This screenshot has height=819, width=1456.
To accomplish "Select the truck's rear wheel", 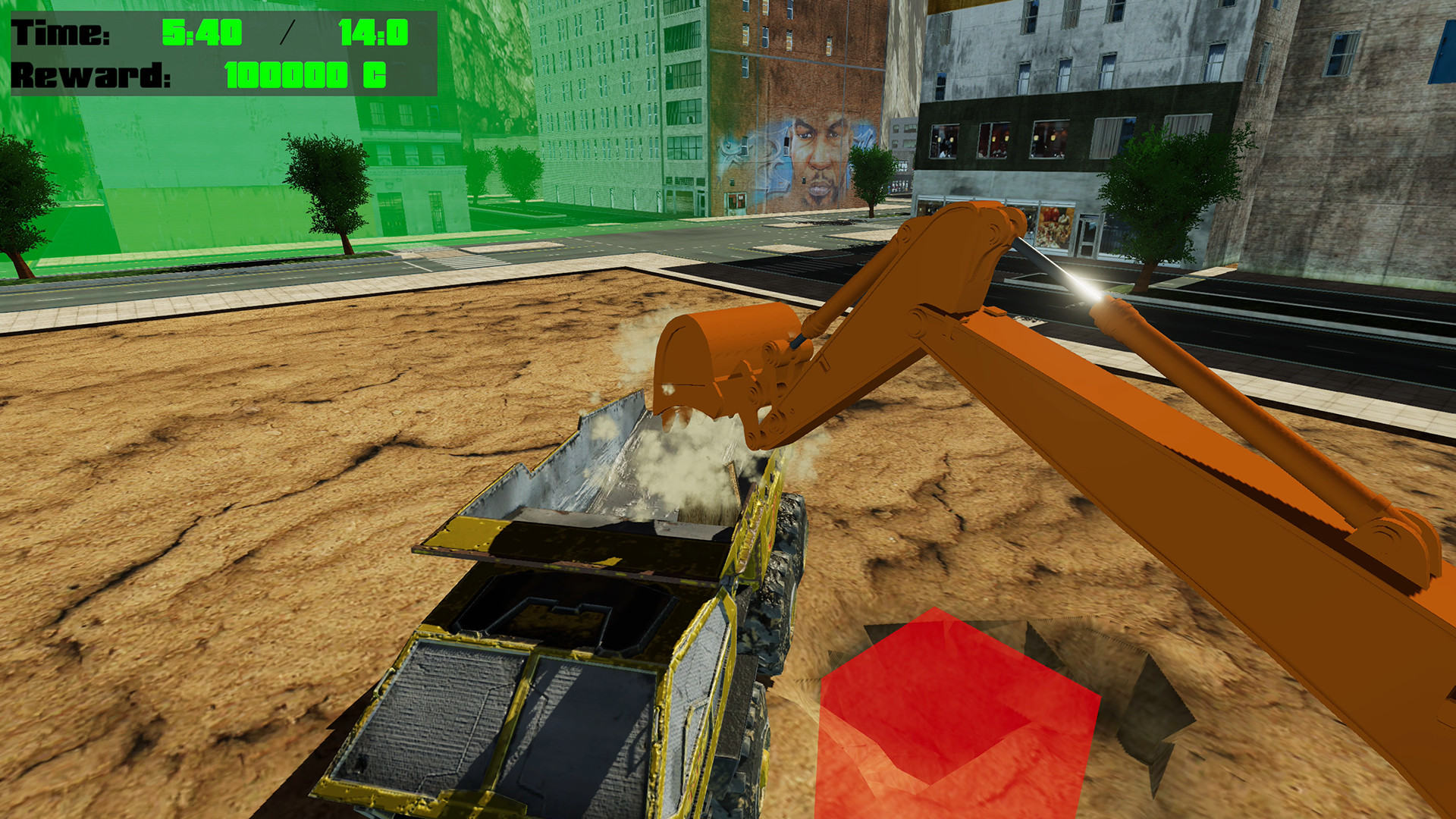I will (789, 531).
